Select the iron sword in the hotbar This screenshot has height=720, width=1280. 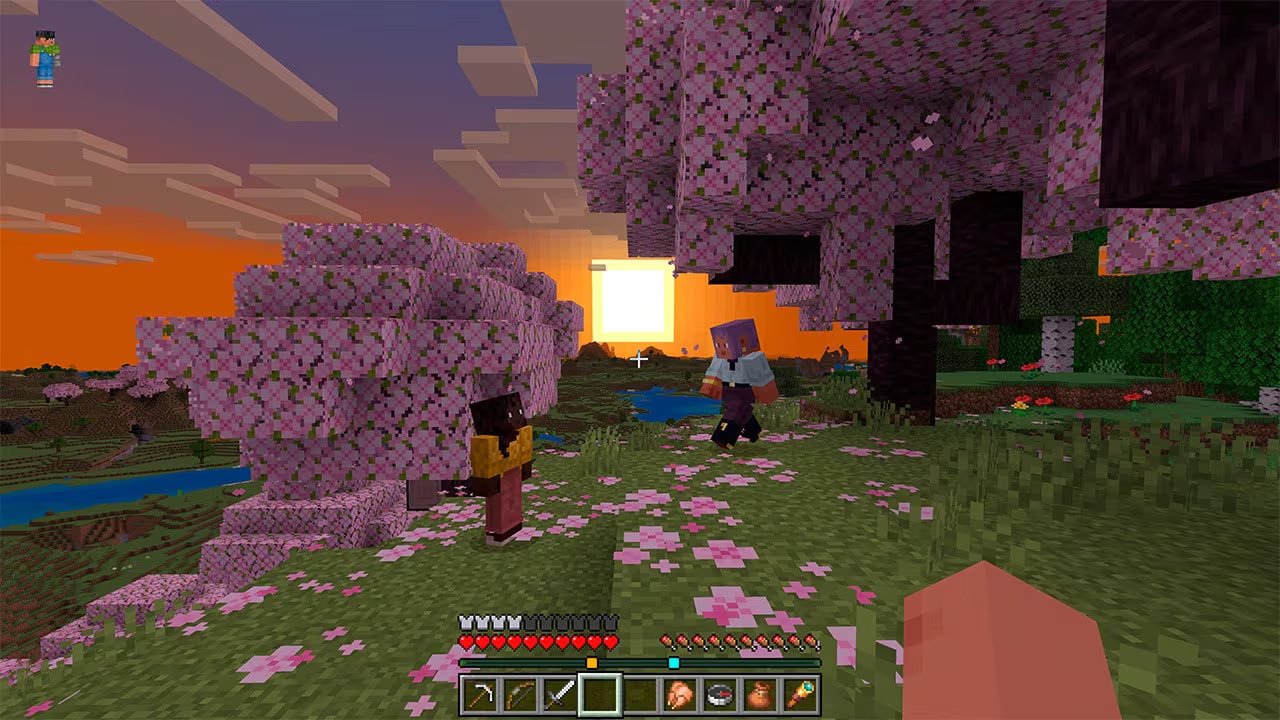(x=561, y=694)
